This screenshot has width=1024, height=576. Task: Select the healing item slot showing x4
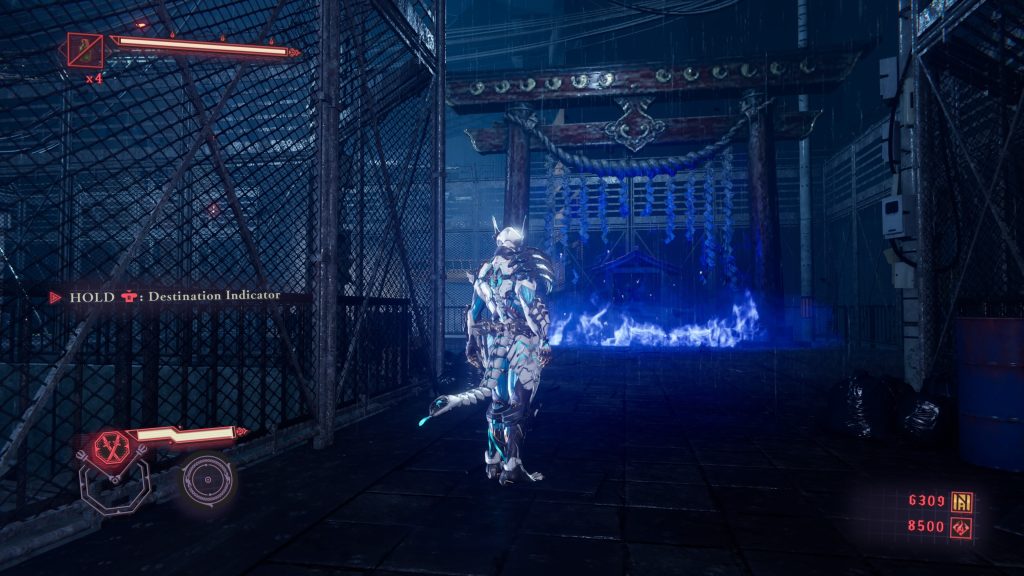tap(85, 50)
